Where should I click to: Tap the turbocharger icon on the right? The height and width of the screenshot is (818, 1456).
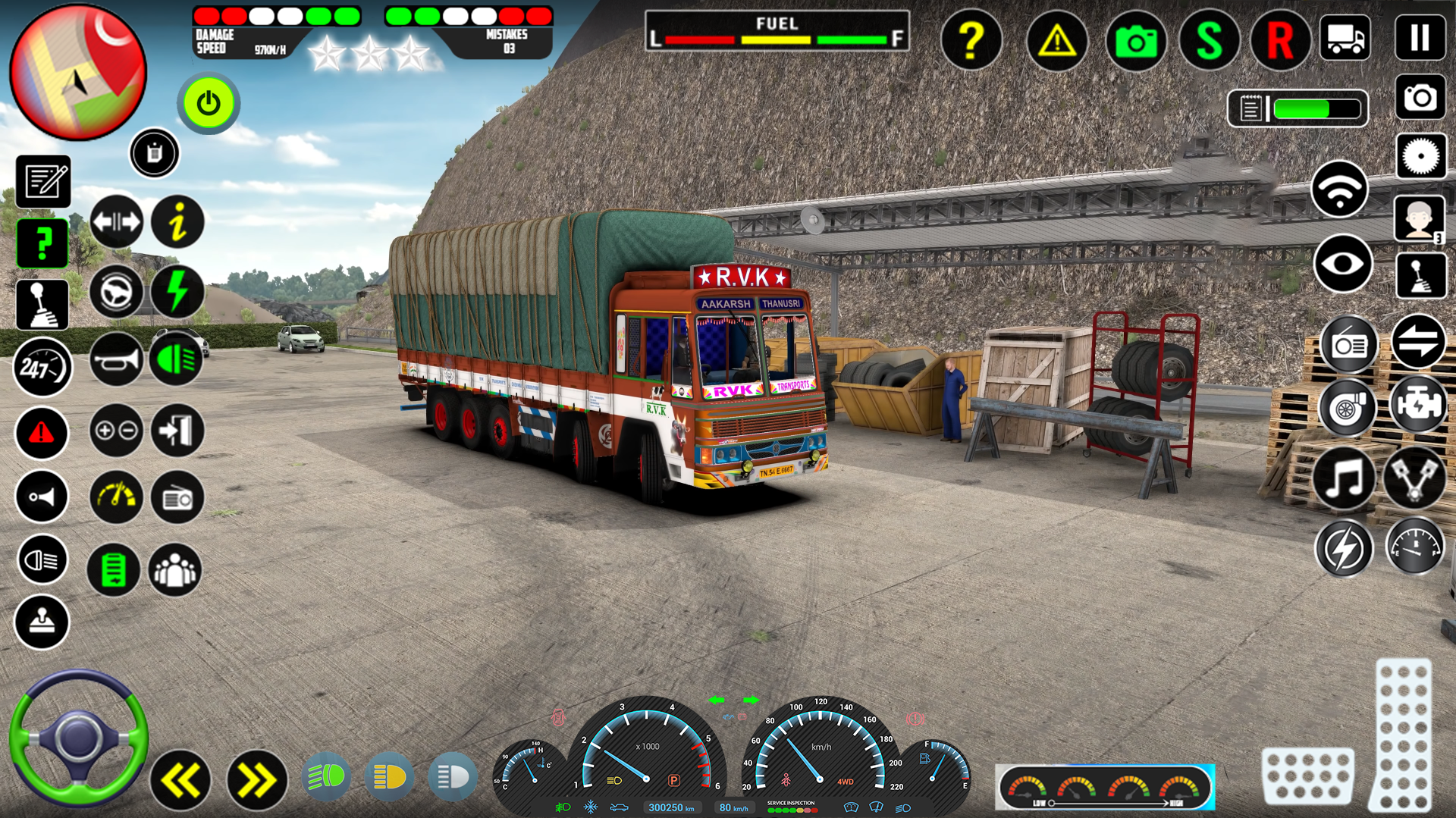coord(1348,408)
